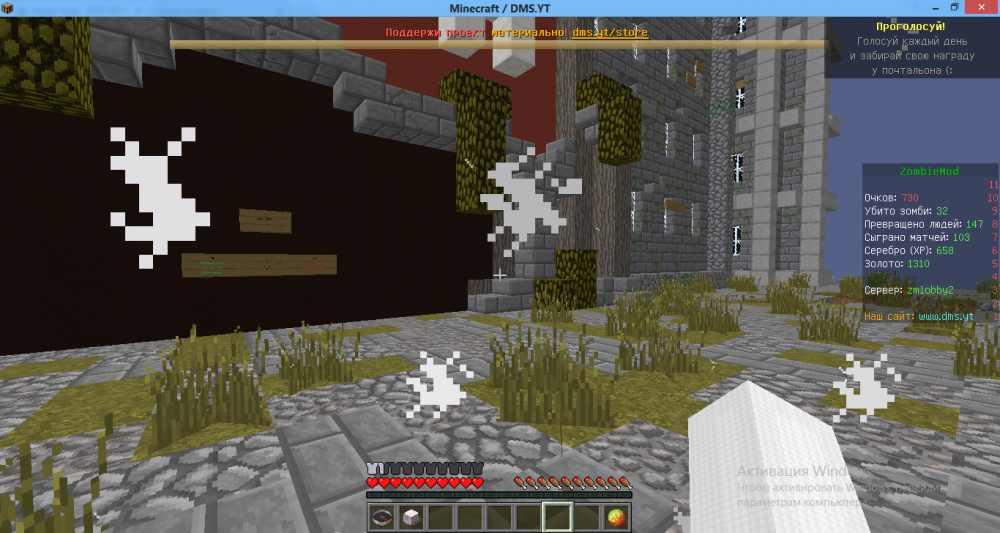1000x533 pixels.
Task: Select the compass hotbar slot
Action: coord(382,517)
